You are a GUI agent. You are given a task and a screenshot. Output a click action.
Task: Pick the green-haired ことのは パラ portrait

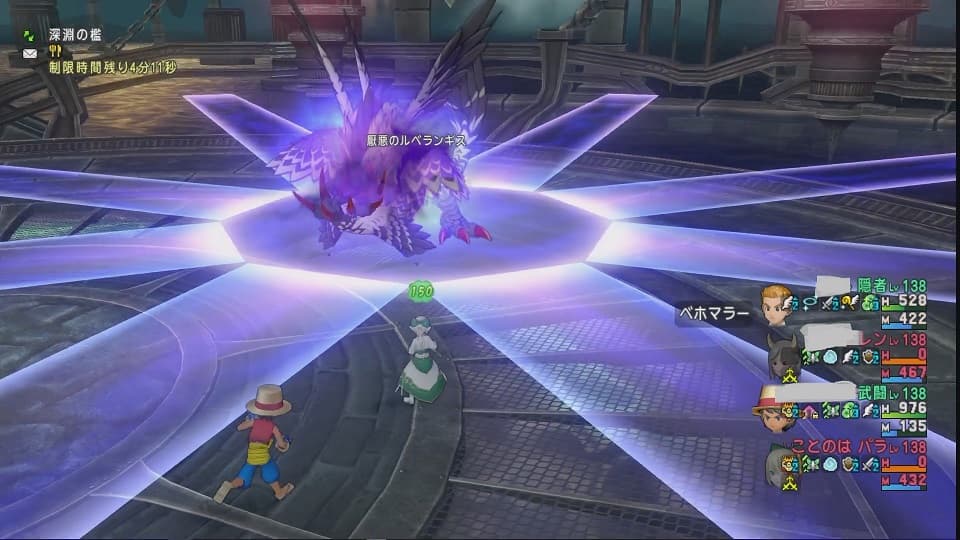pos(779,464)
